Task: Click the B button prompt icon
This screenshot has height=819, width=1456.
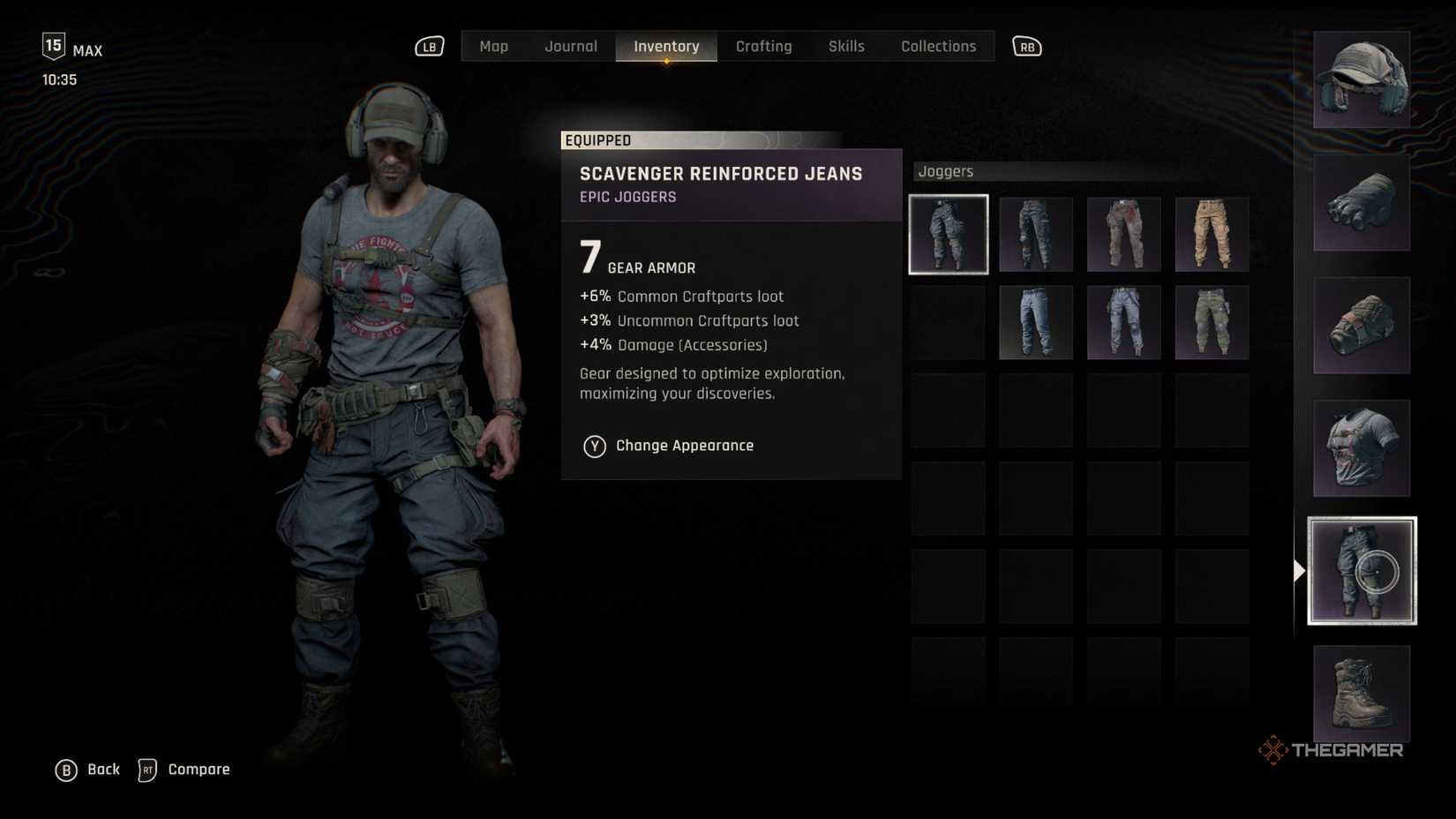Action: click(64, 770)
